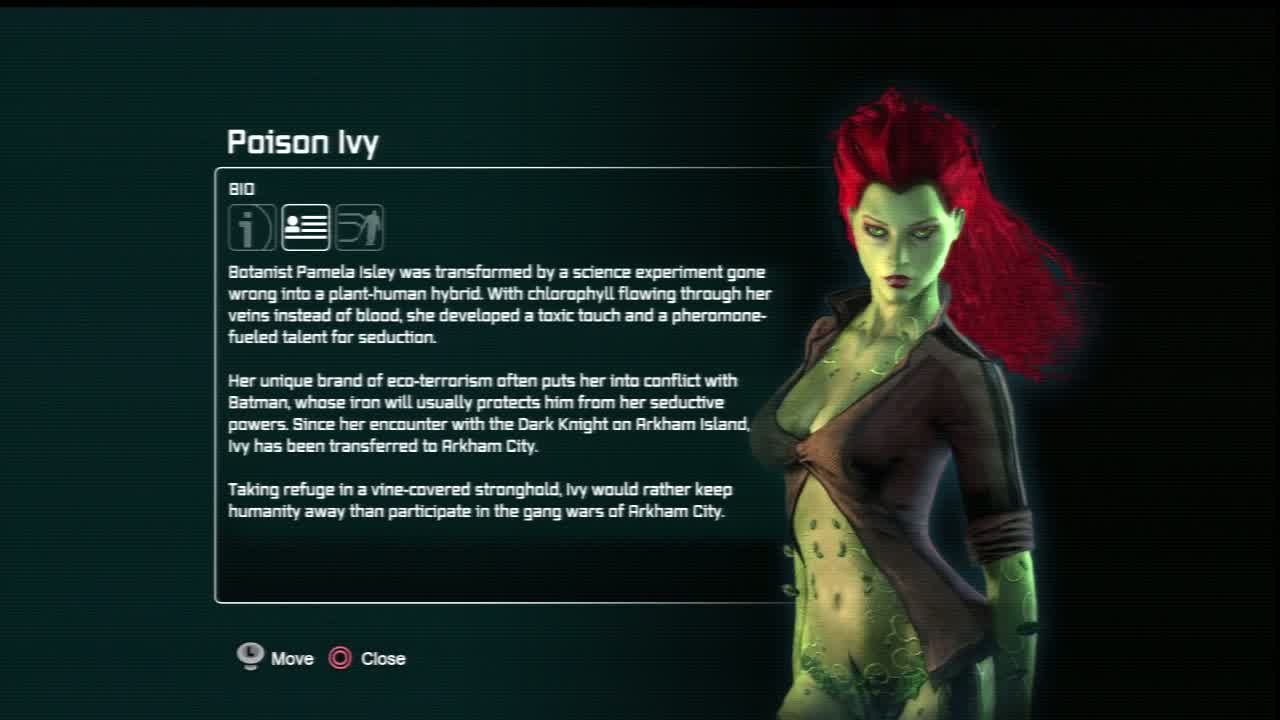Open the character figure profile tab
The height and width of the screenshot is (720, 1280).
(x=360, y=227)
